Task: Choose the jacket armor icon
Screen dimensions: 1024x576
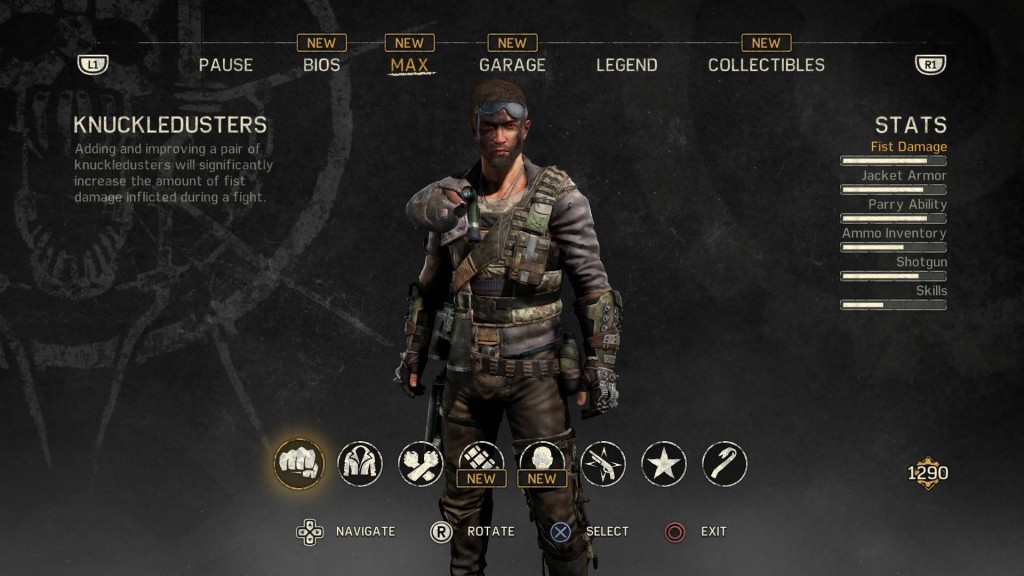Action: (x=360, y=464)
